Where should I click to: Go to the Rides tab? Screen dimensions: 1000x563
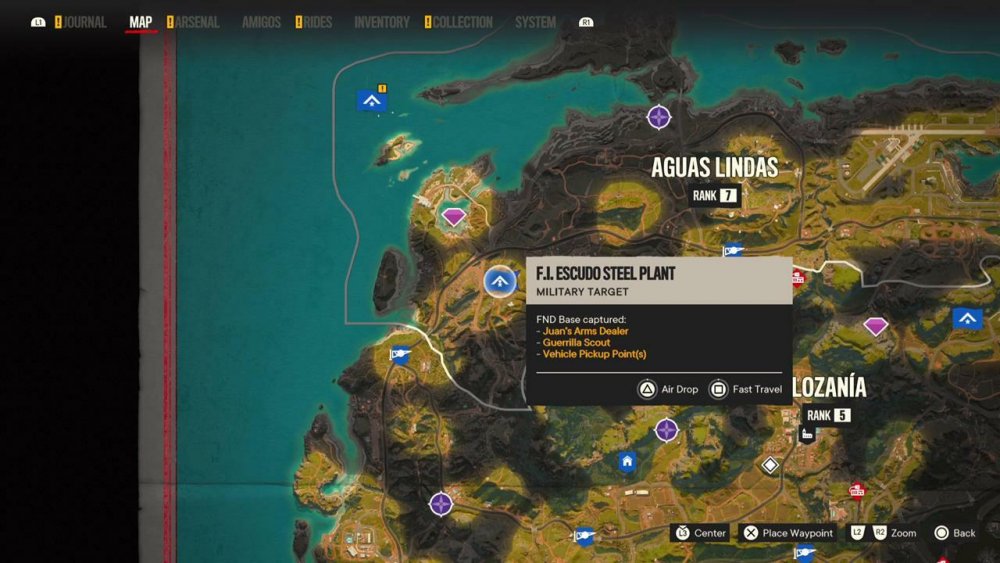[317, 22]
